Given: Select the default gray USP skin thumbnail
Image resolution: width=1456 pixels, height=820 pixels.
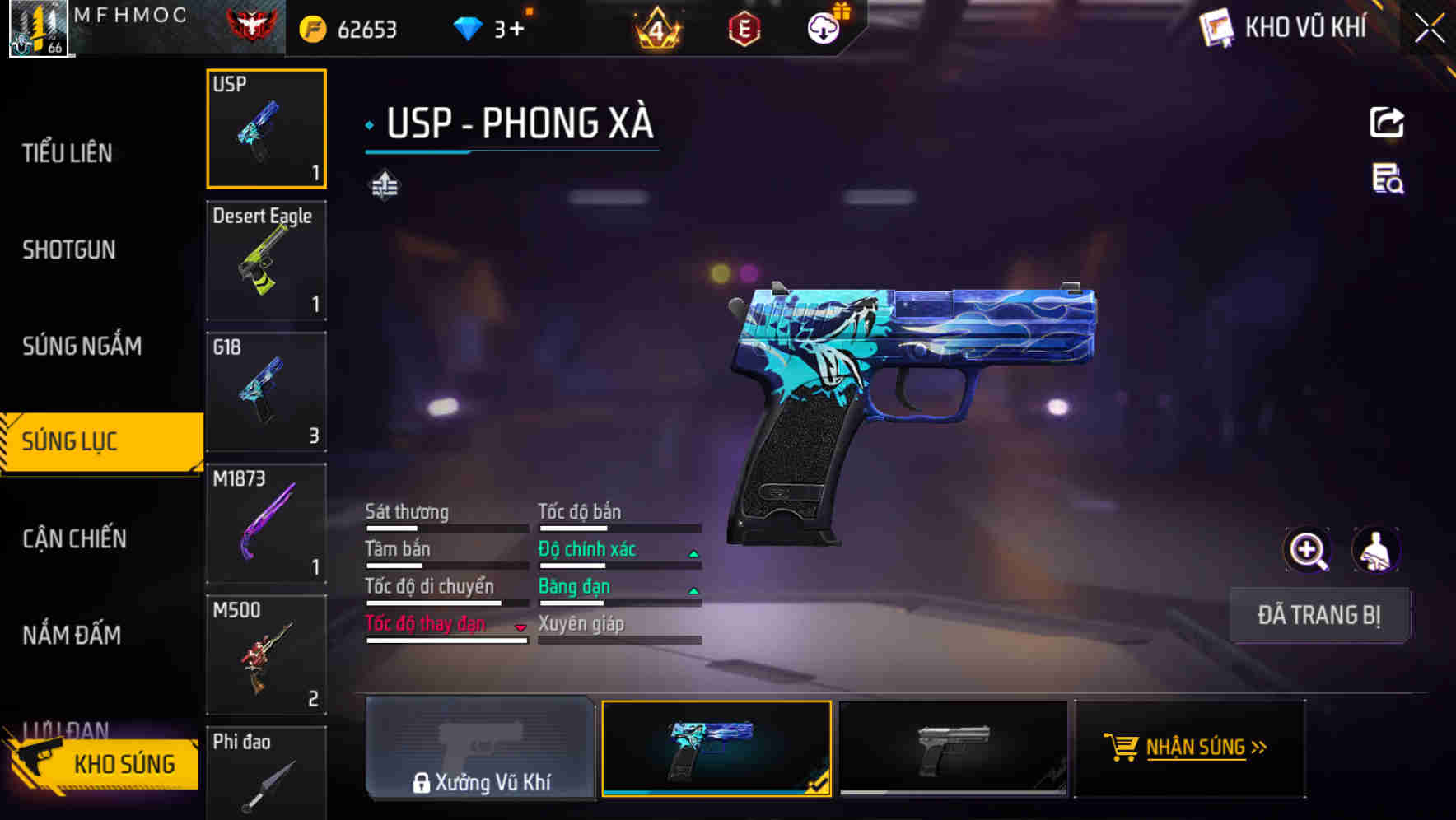Looking at the screenshot, I should point(953,748).
